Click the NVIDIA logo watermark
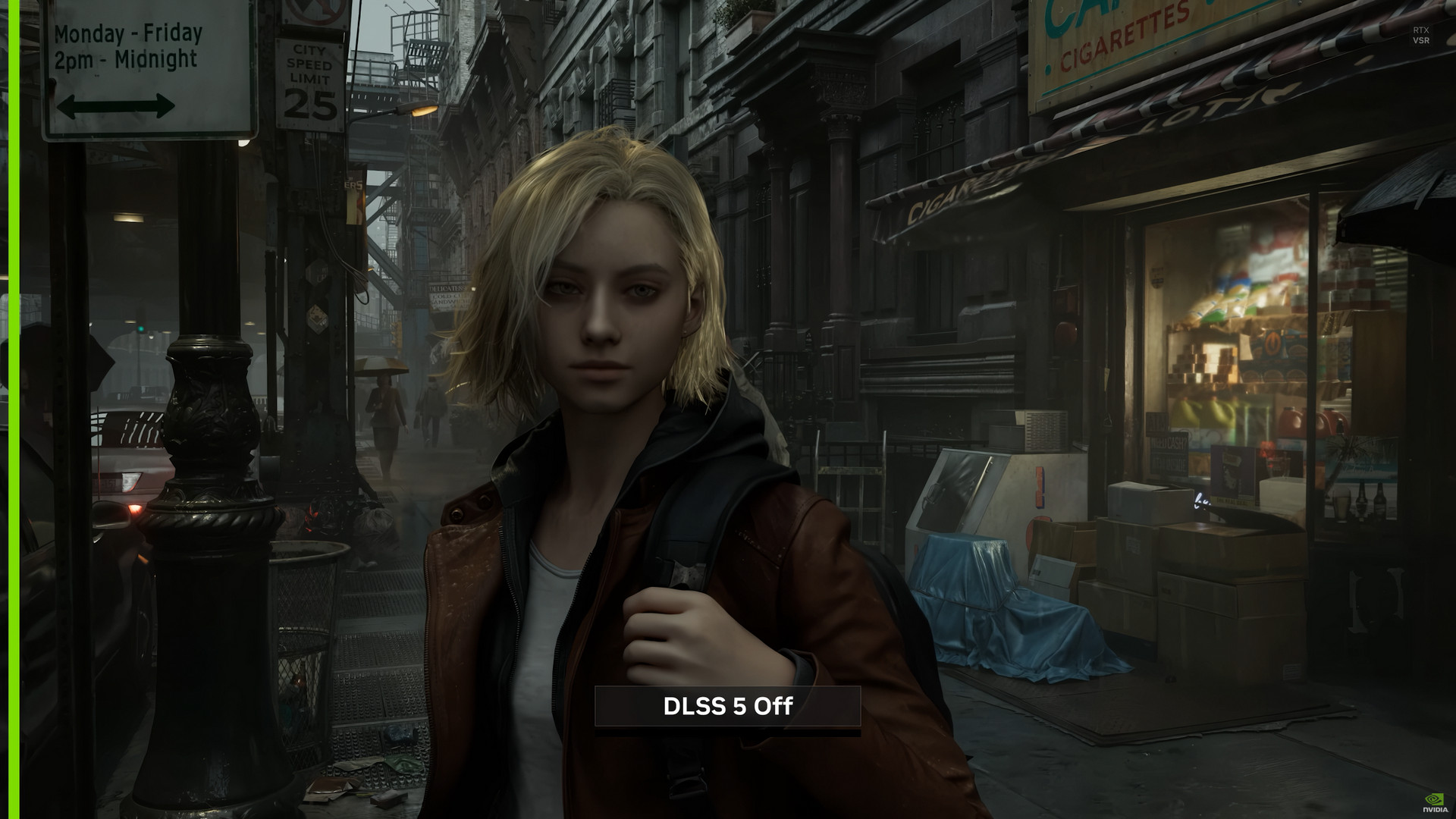Screen dimensions: 1456x819 (x=1433, y=804)
